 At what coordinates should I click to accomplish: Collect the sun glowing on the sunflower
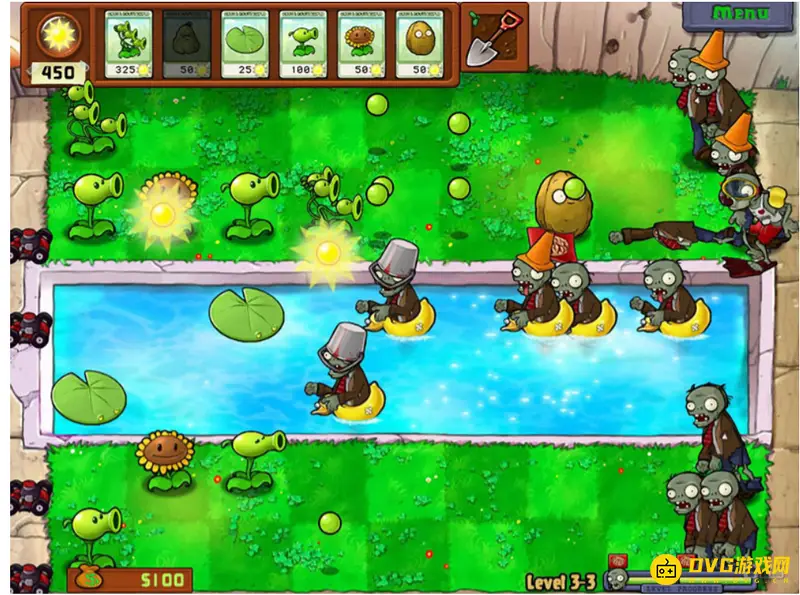[x=161, y=212]
